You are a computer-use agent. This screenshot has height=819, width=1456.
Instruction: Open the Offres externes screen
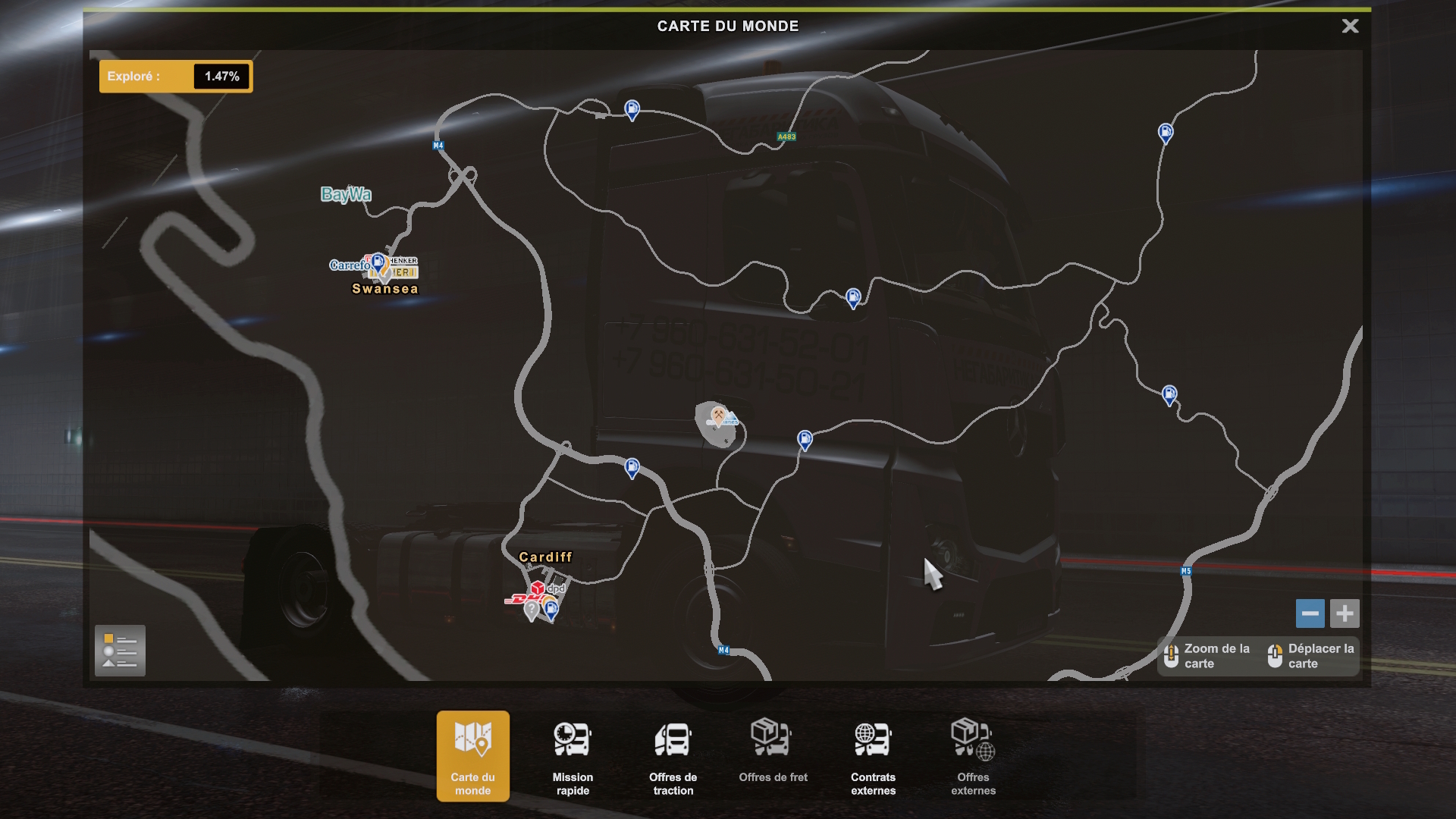click(x=973, y=756)
